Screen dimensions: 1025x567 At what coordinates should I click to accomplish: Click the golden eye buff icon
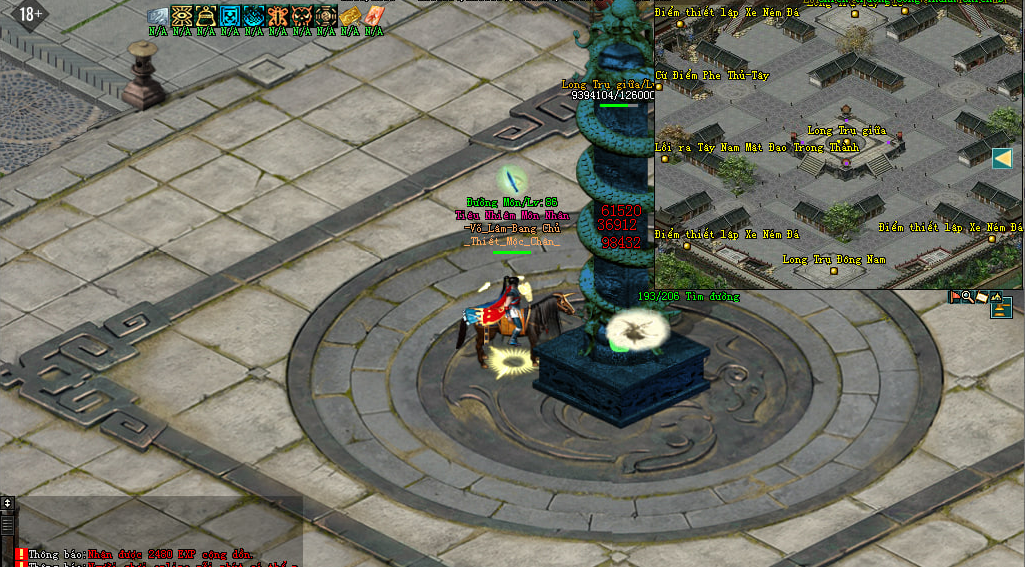(x=182, y=15)
